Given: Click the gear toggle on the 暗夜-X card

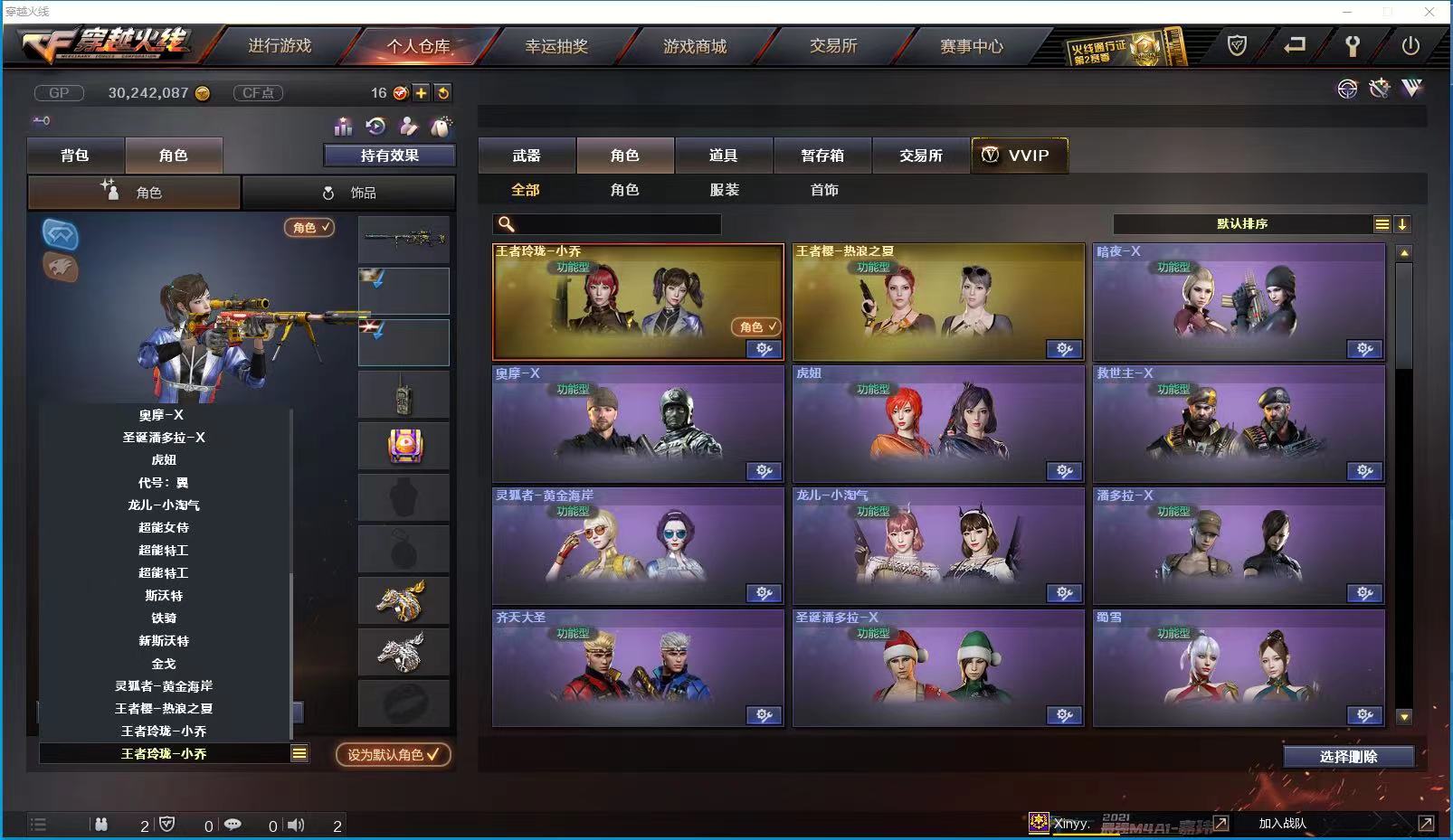Looking at the screenshot, I should tap(1366, 349).
